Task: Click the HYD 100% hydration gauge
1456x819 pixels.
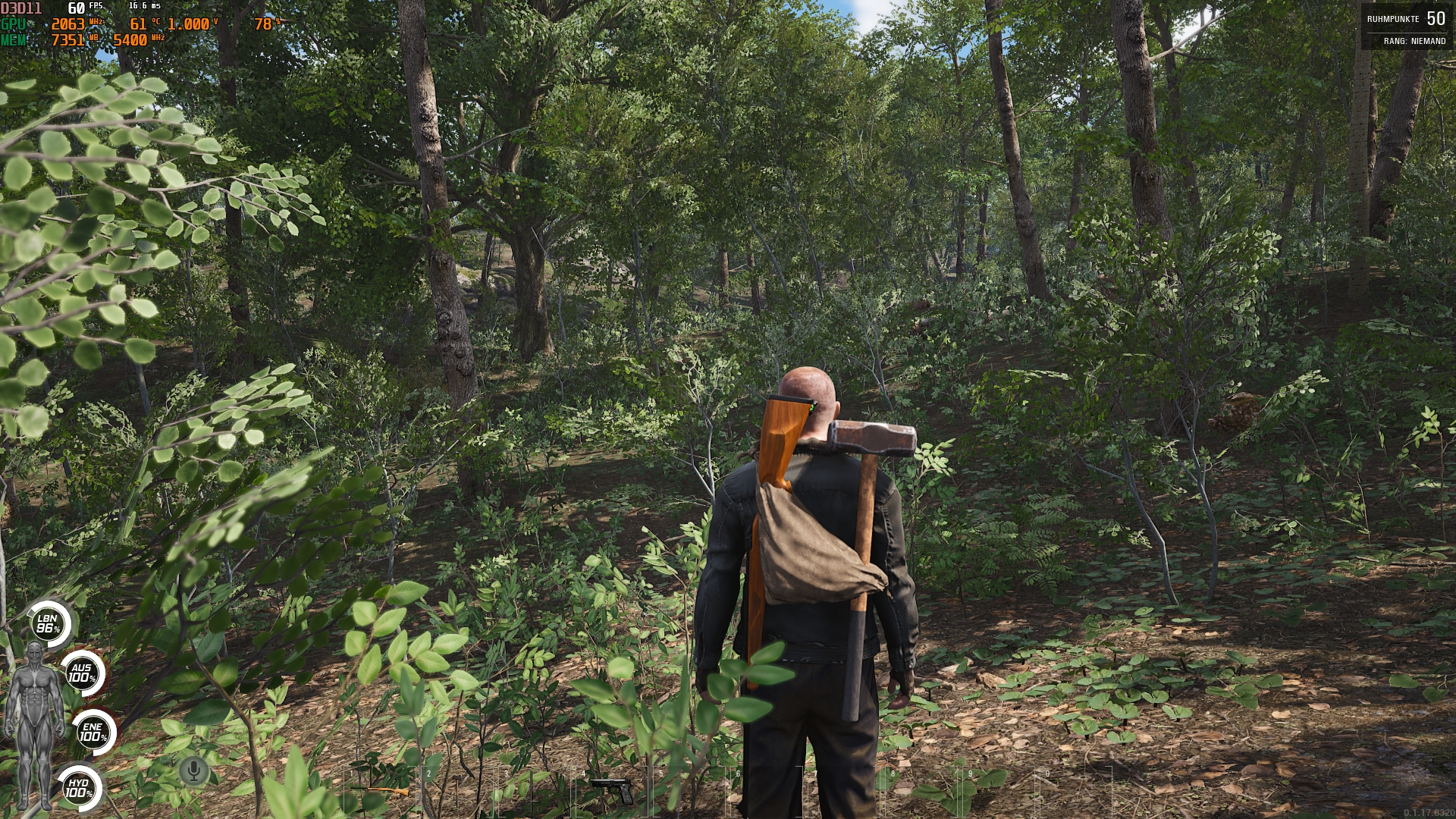Action: click(x=79, y=786)
